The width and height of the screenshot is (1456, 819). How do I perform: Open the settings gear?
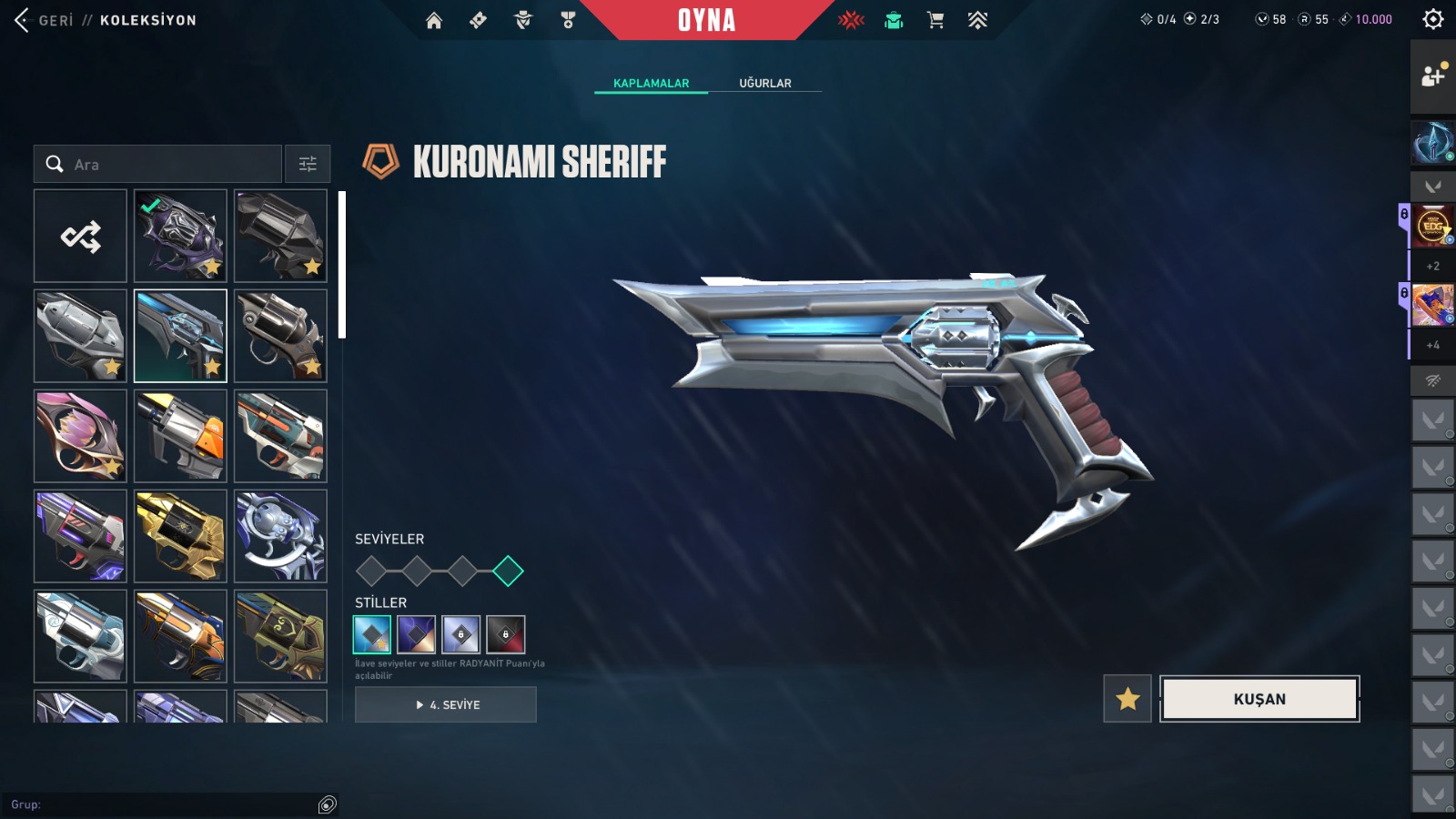[1433, 19]
